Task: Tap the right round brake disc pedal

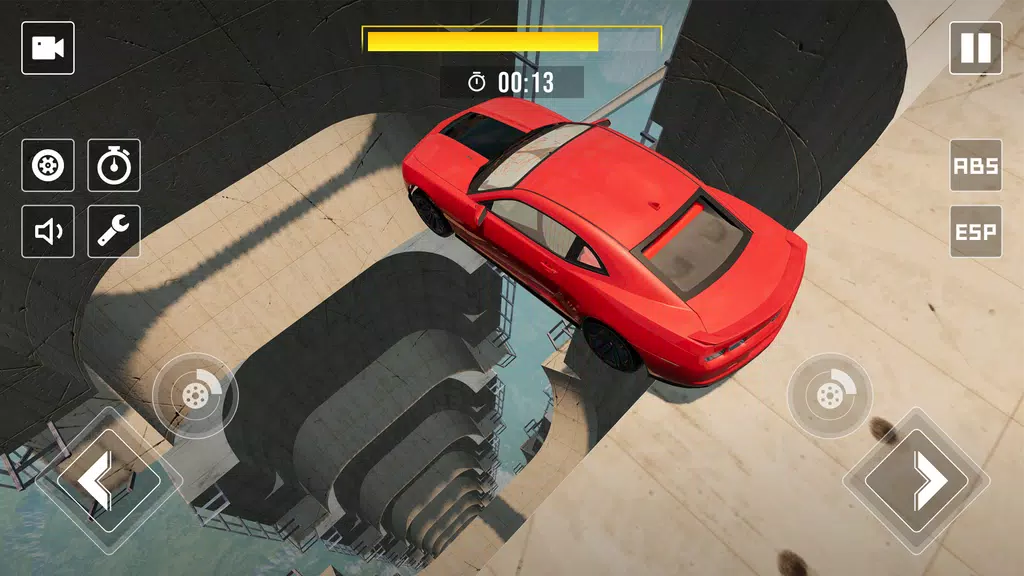Action: click(x=830, y=397)
